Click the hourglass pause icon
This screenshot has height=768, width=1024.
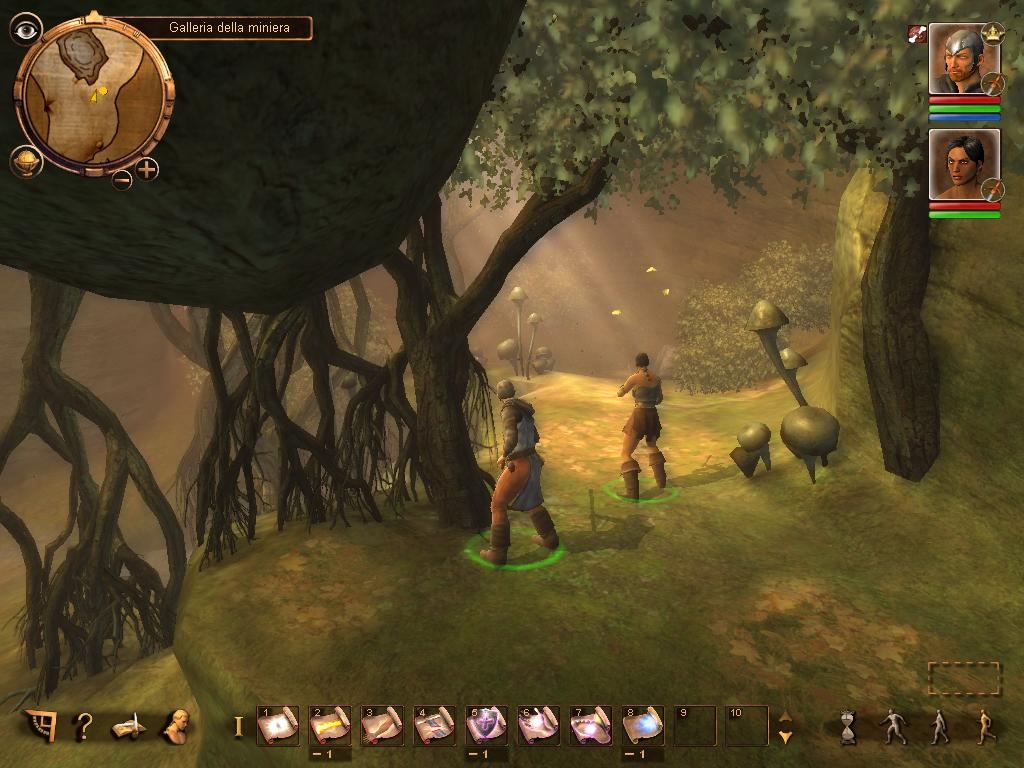849,726
